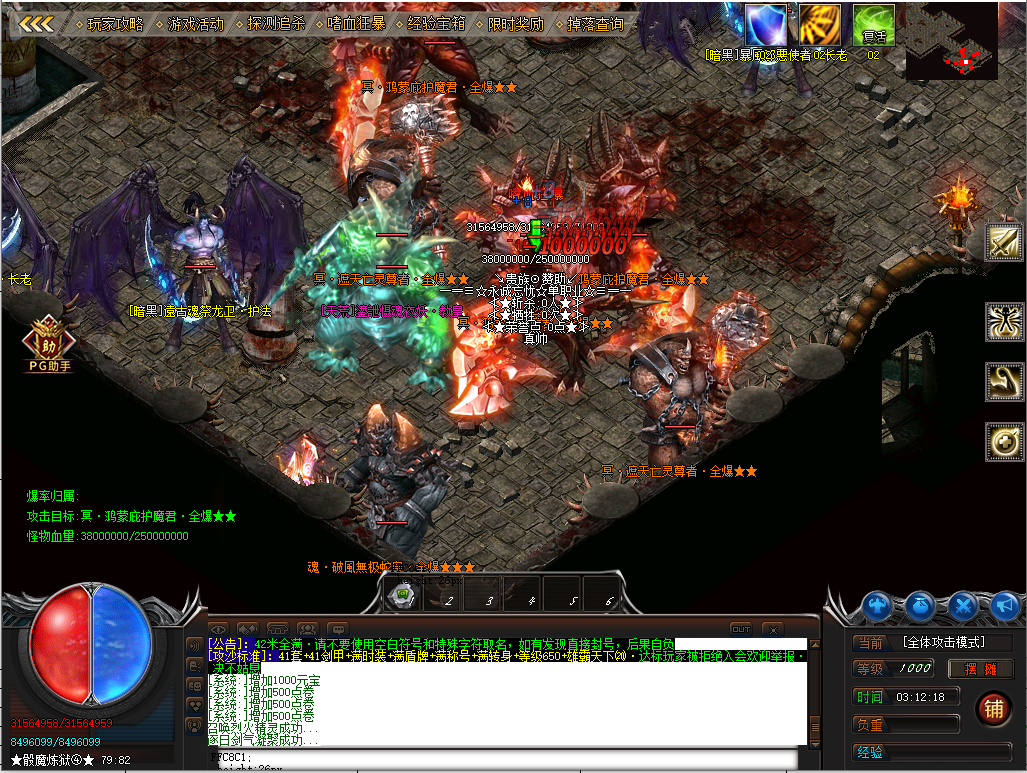1027x773 pixels.
Task: Open the 嗜血狂暴 berserk menu
Action: (356, 23)
